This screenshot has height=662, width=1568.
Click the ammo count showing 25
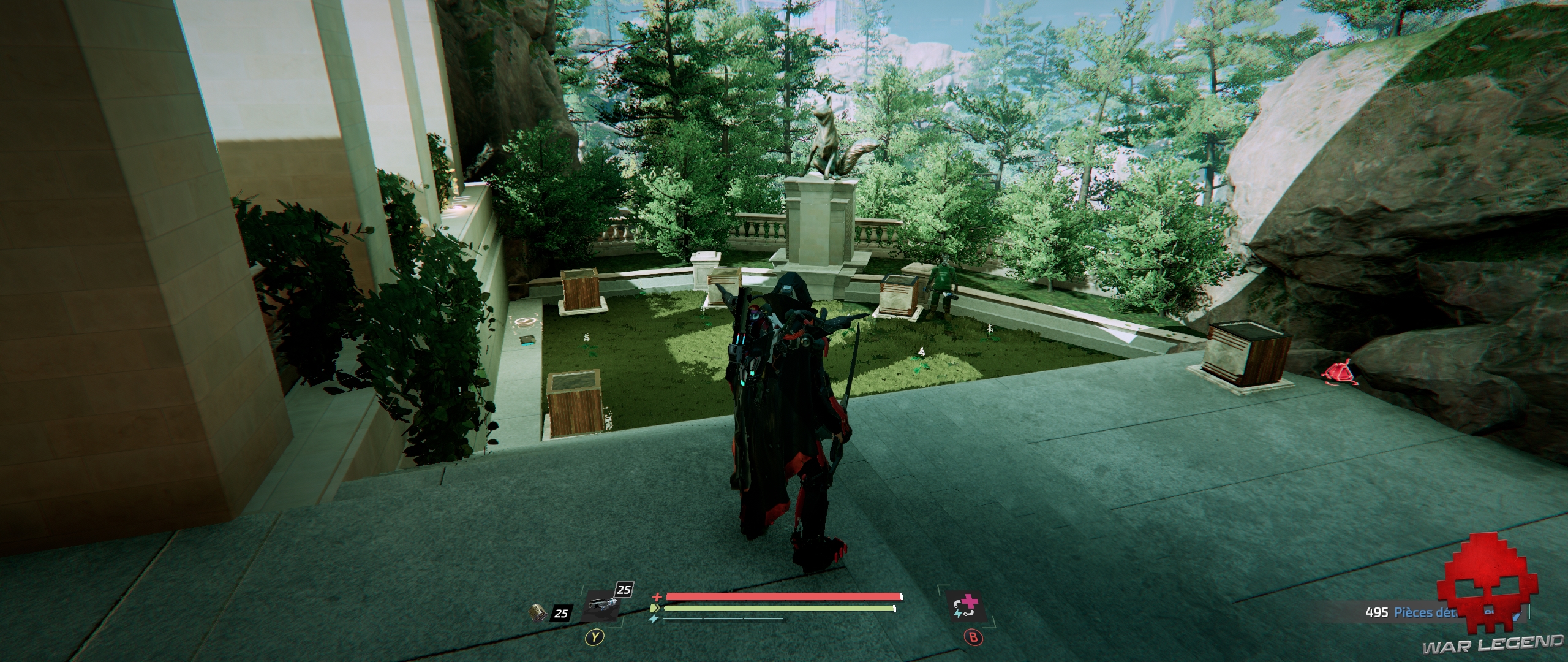[x=562, y=613]
